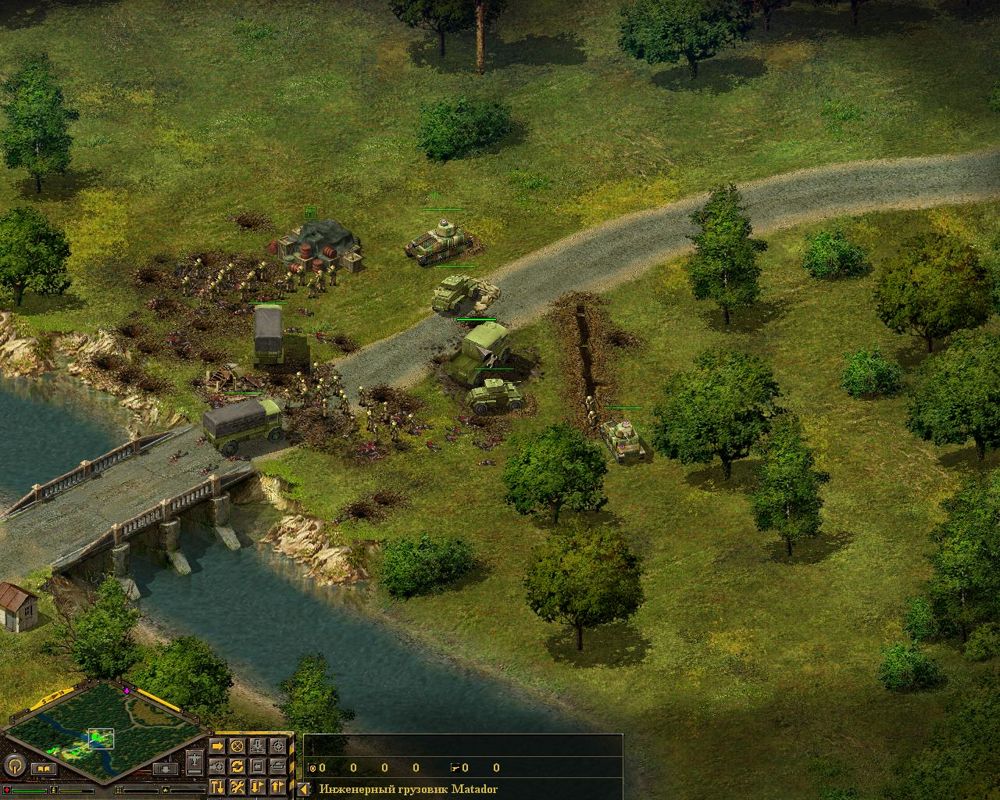1000x800 pixels.
Task: Select the truck with the green selection bar
Action: pos(267,335)
